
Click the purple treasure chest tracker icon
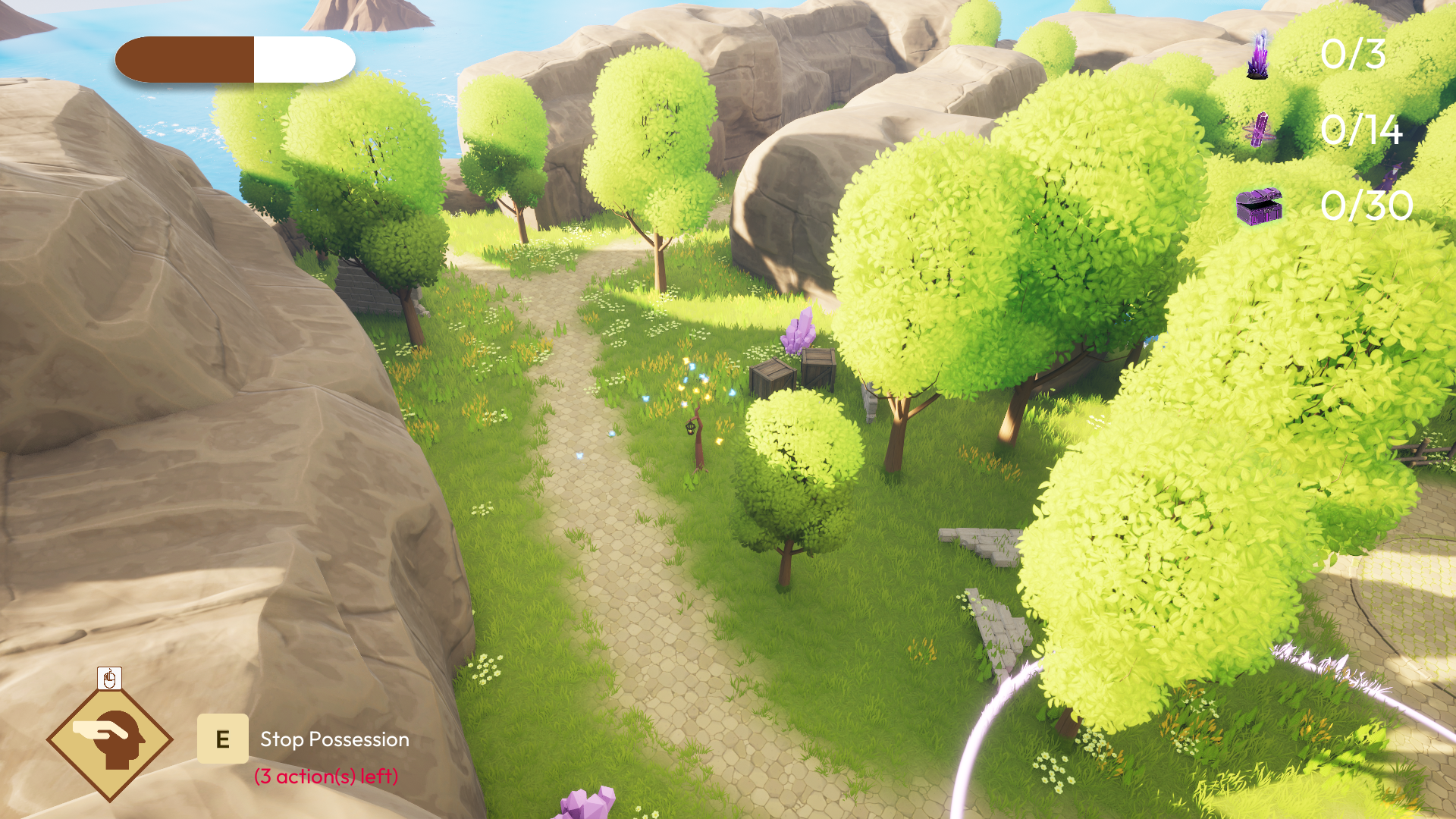pos(1259,206)
